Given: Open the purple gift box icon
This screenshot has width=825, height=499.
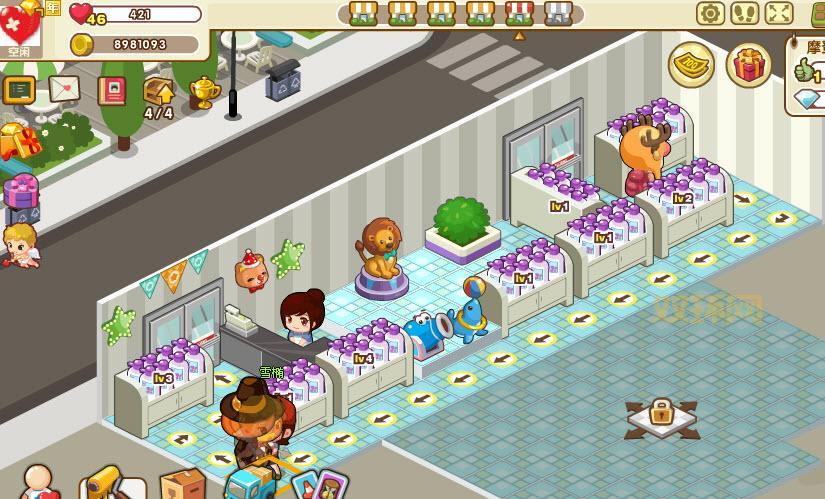Looking at the screenshot, I should point(21,190).
